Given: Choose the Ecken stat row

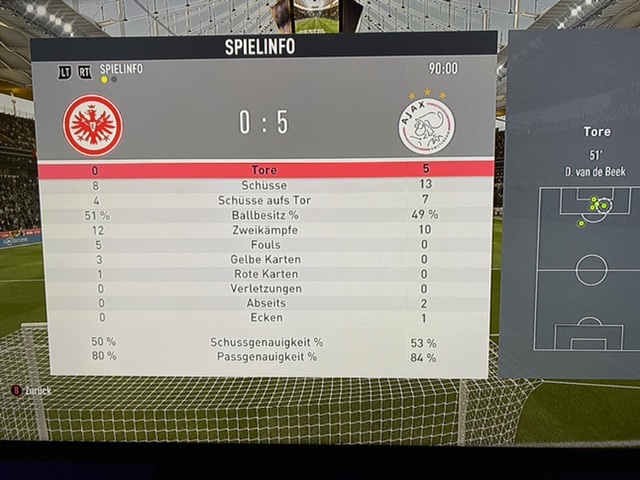Looking at the screenshot, I should (265, 318).
